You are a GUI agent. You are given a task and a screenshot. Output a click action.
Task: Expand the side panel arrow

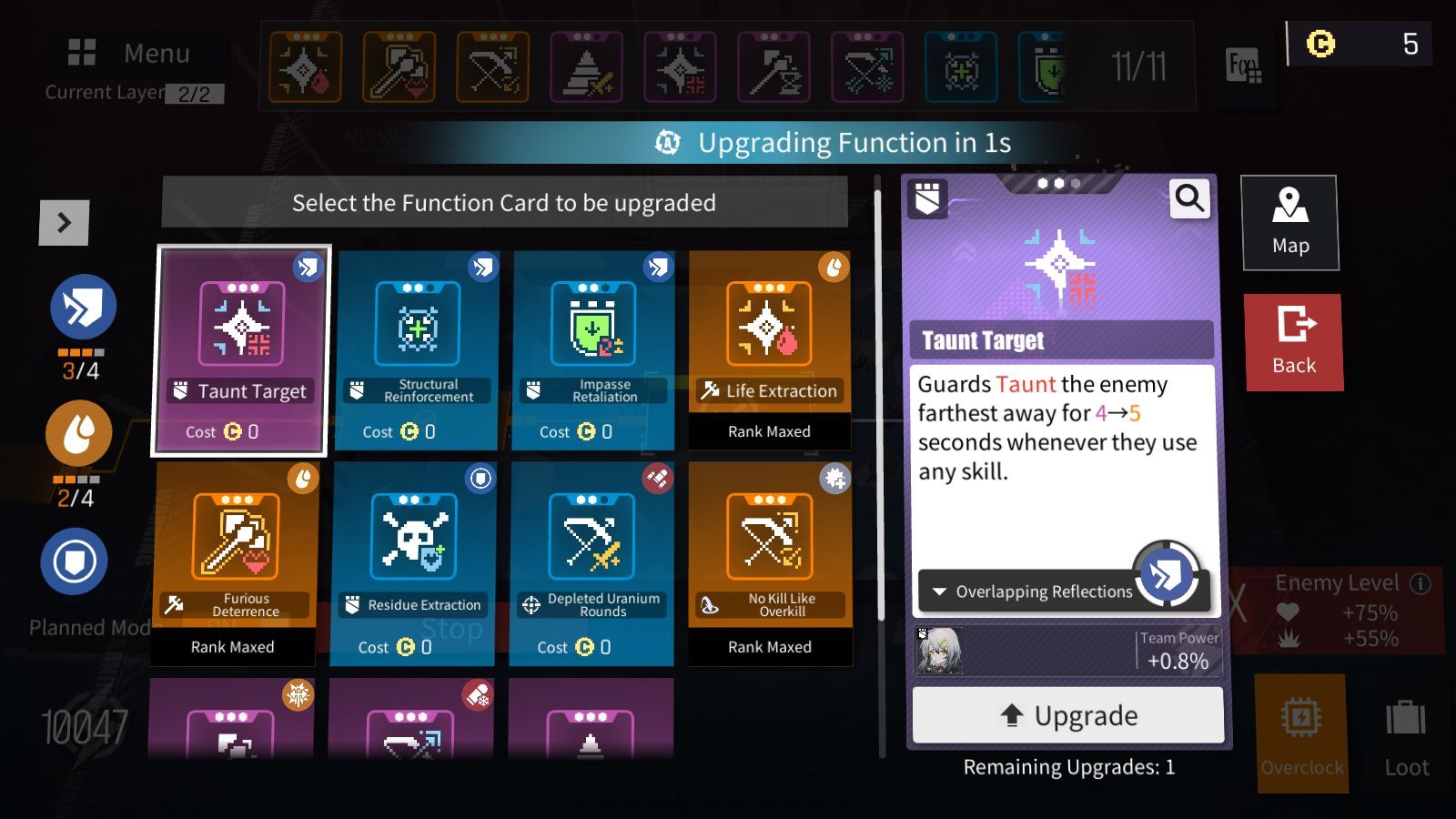tap(64, 223)
